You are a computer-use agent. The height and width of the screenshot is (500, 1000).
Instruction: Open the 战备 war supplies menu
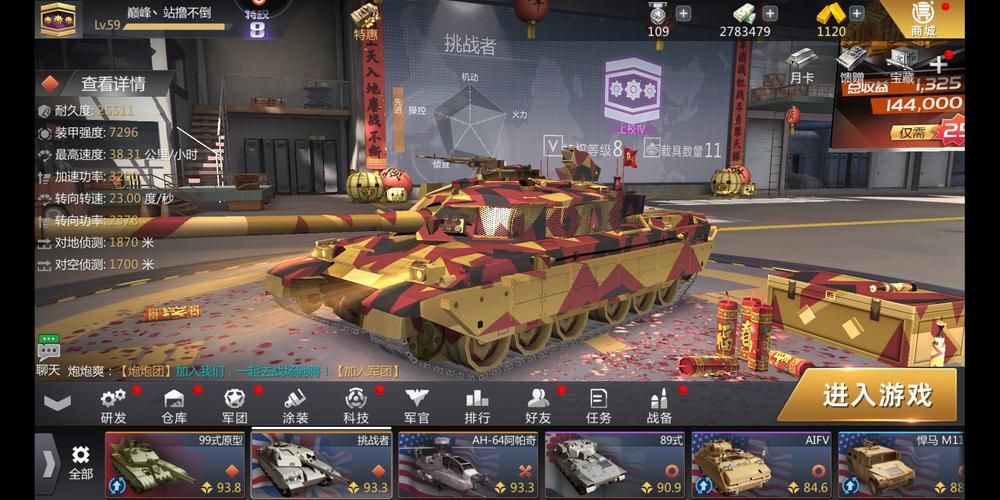(x=659, y=404)
